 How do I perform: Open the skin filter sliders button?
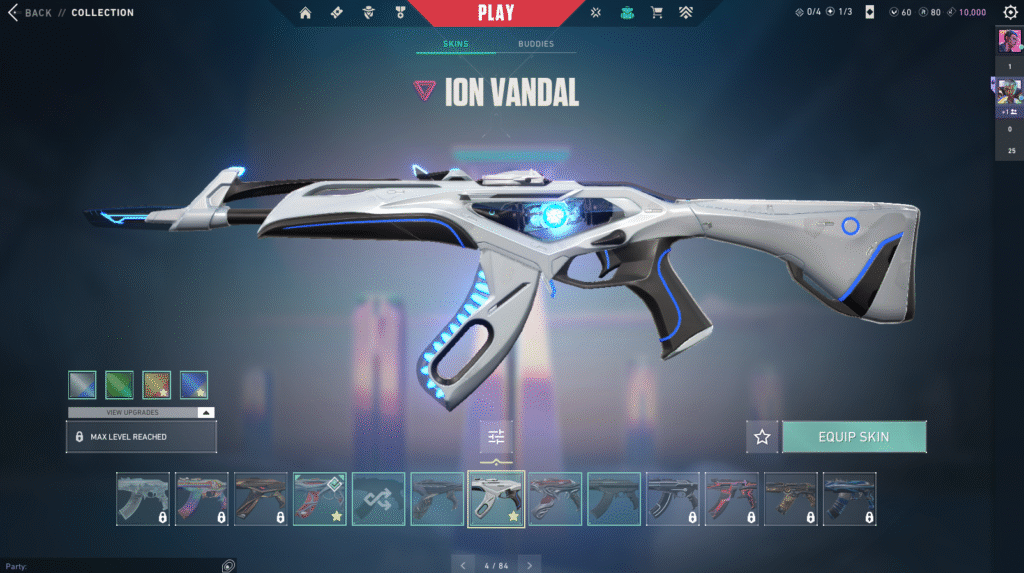496,437
